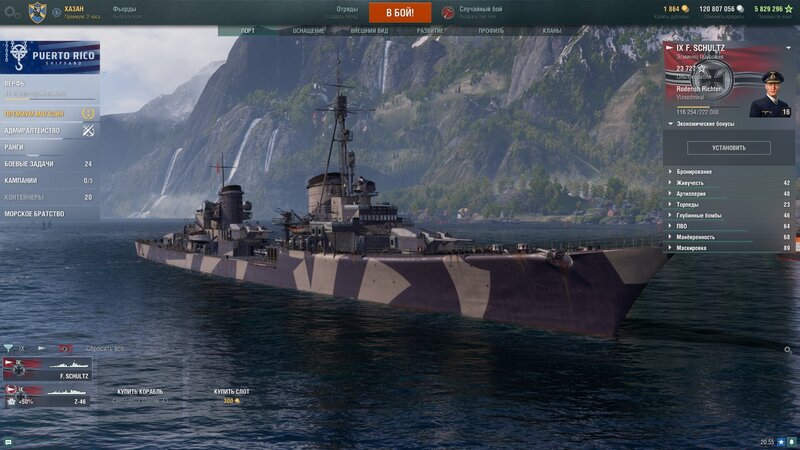
Task: Start battle with the orange В БОЙ button
Action: (400, 12)
